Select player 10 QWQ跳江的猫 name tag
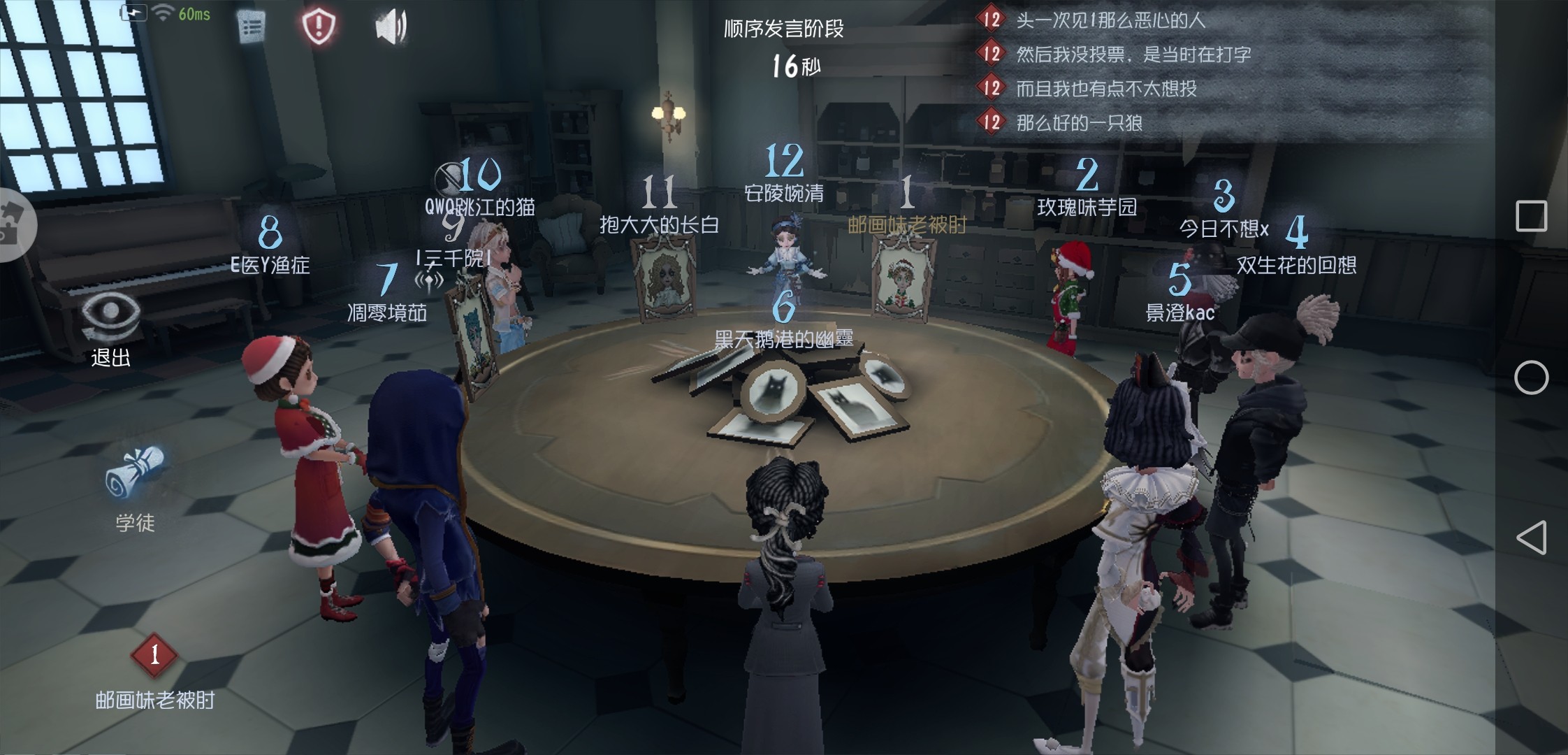This screenshot has width=1568, height=755. [x=480, y=206]
